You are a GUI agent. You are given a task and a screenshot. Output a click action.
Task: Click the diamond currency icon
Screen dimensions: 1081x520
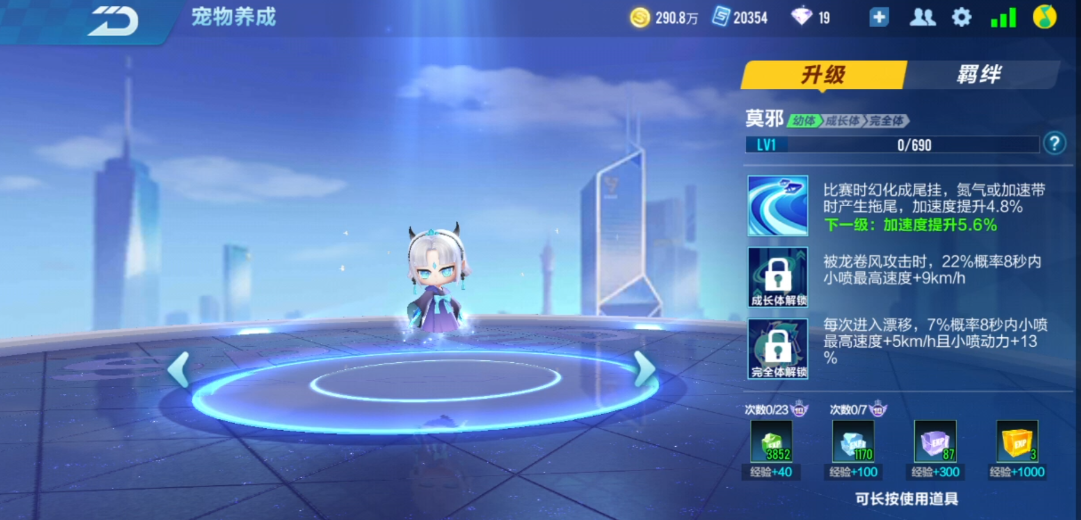coord(802,17)
